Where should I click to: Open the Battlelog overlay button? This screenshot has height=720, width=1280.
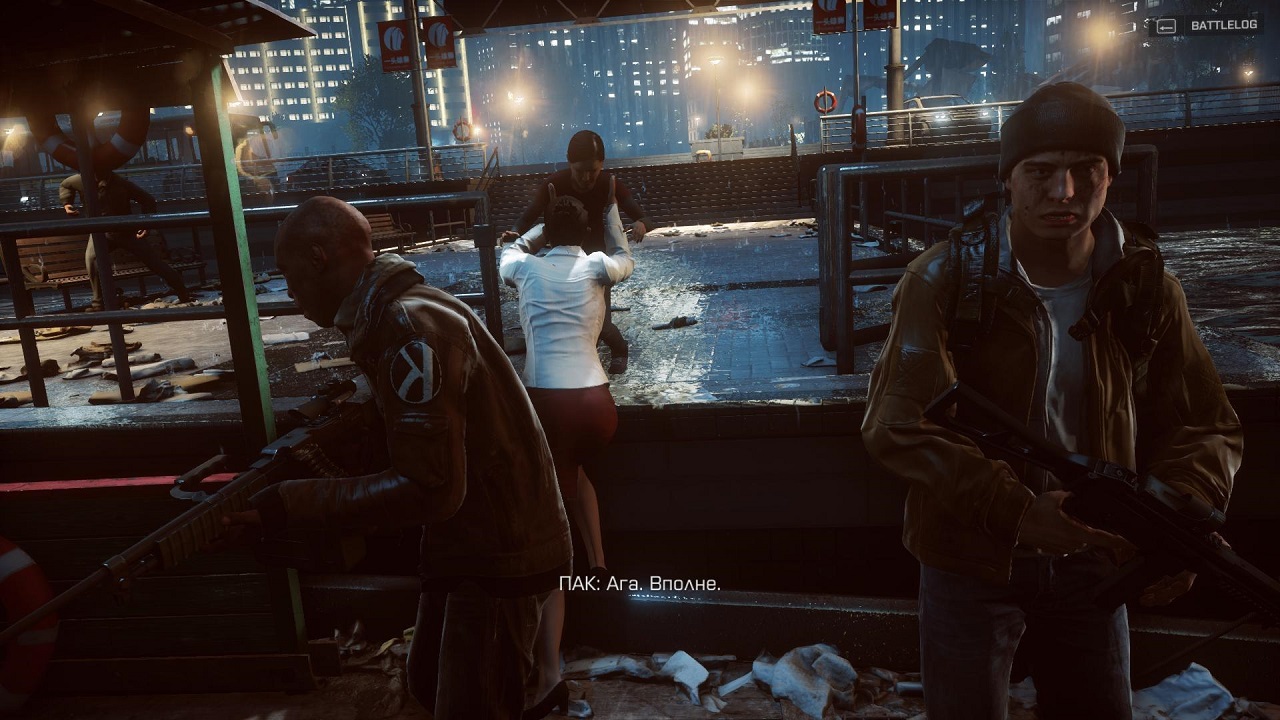(x=1209, y=26)
